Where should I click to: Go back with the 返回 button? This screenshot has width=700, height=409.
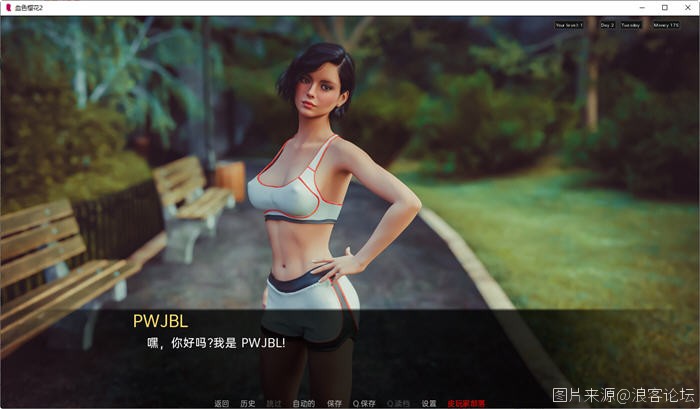(221, 403)
